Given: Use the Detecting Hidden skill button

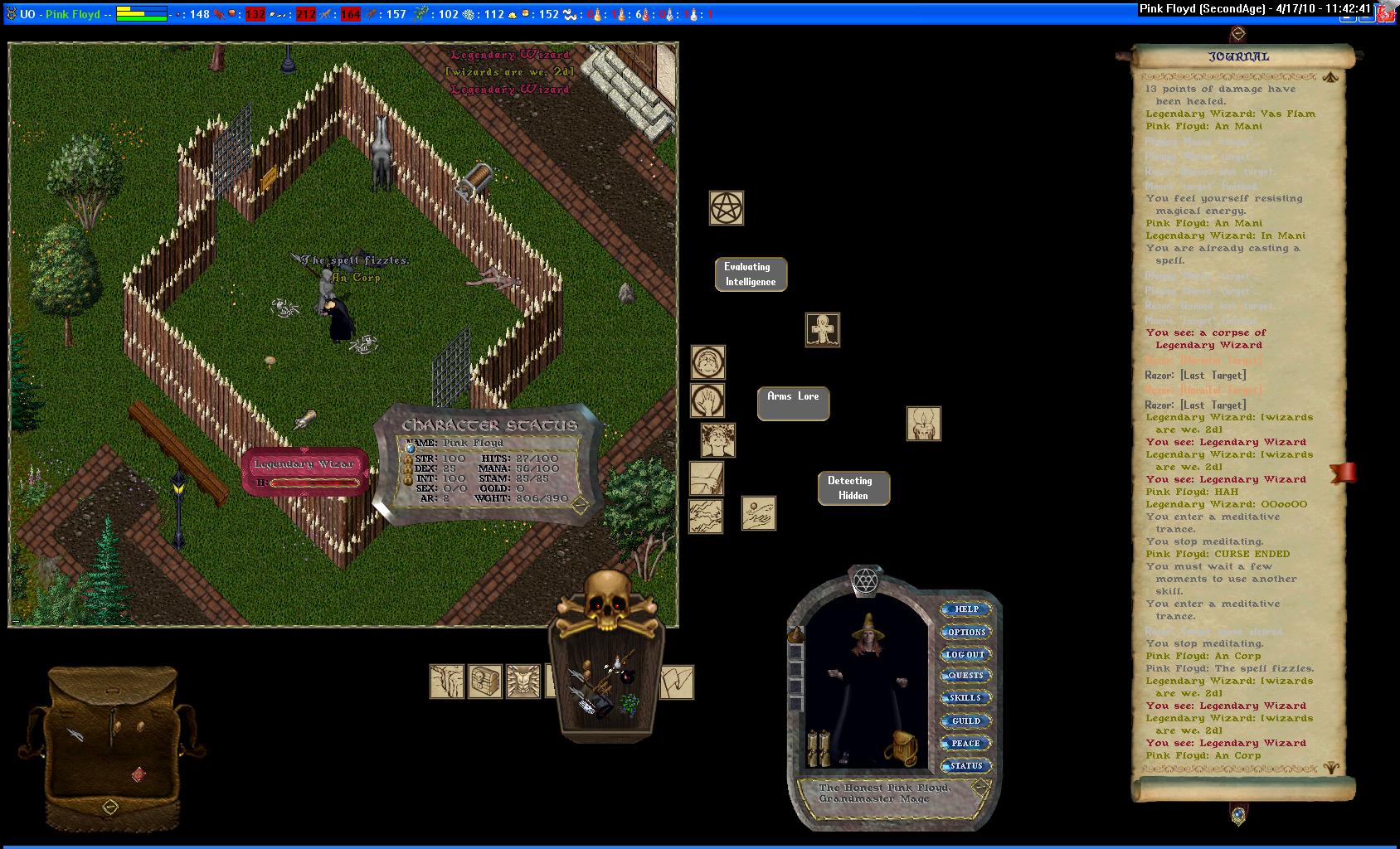Looking at the screenshot, I should (853, 488).
